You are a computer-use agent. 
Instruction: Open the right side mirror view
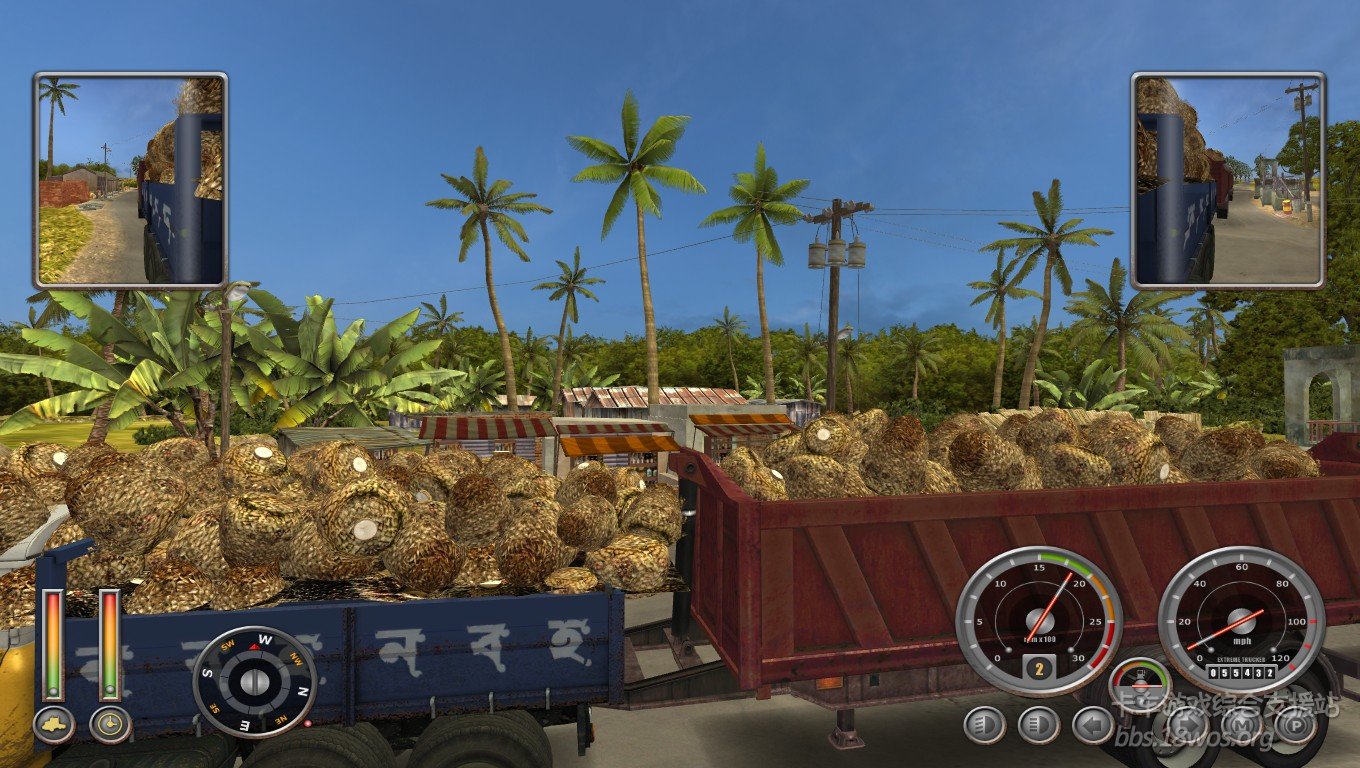1228,180
